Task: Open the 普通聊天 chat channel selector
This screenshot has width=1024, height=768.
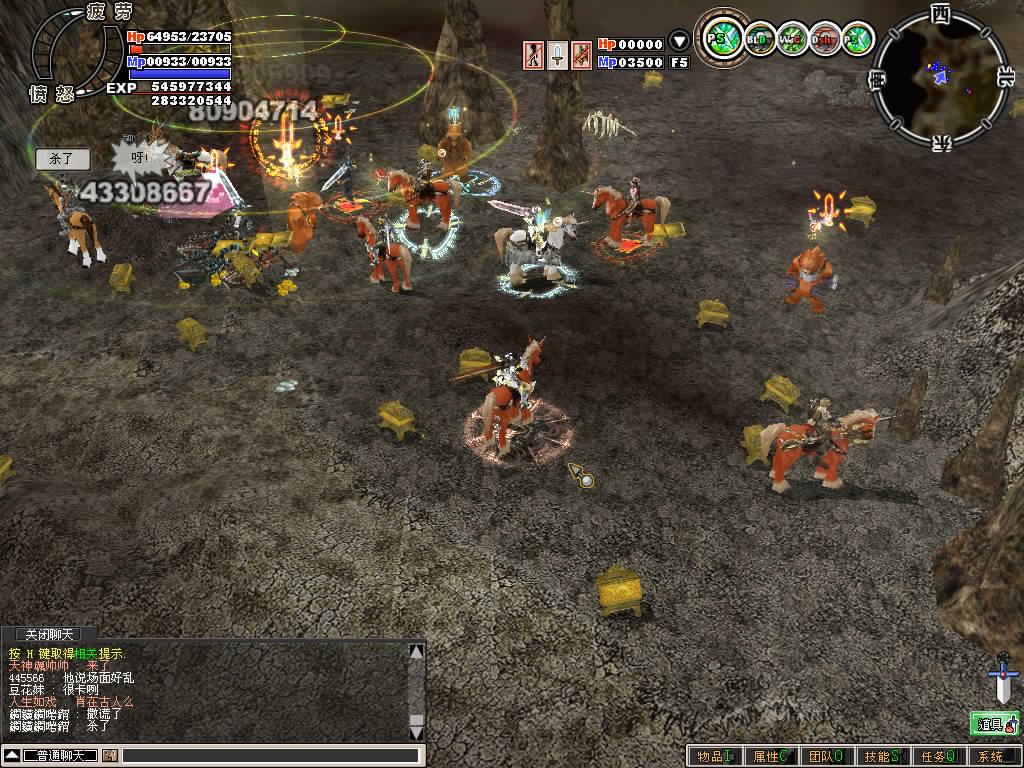Action: 60,755
